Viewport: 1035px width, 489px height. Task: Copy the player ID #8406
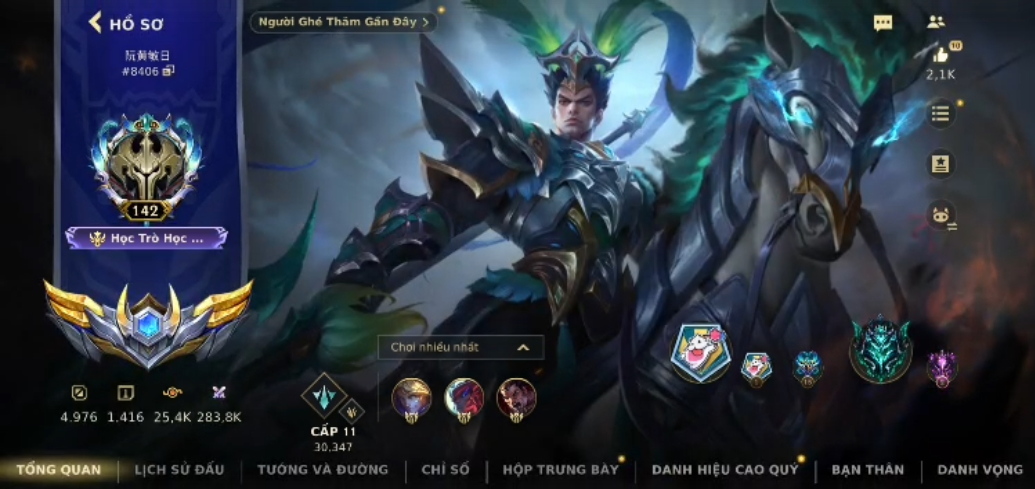pos(169,71)
